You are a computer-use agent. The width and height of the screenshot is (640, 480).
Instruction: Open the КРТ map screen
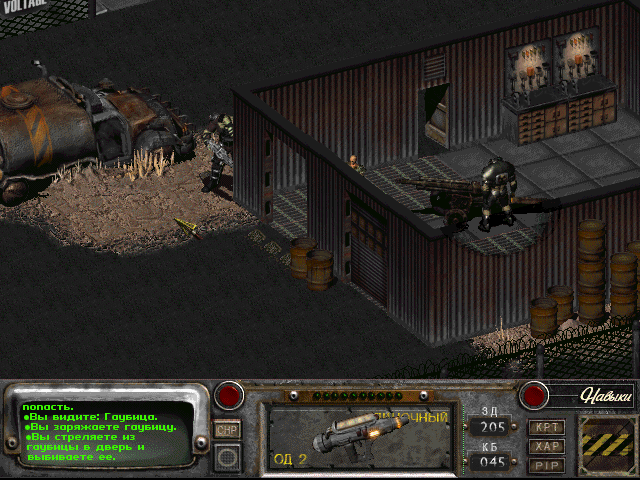click(547, 427)
